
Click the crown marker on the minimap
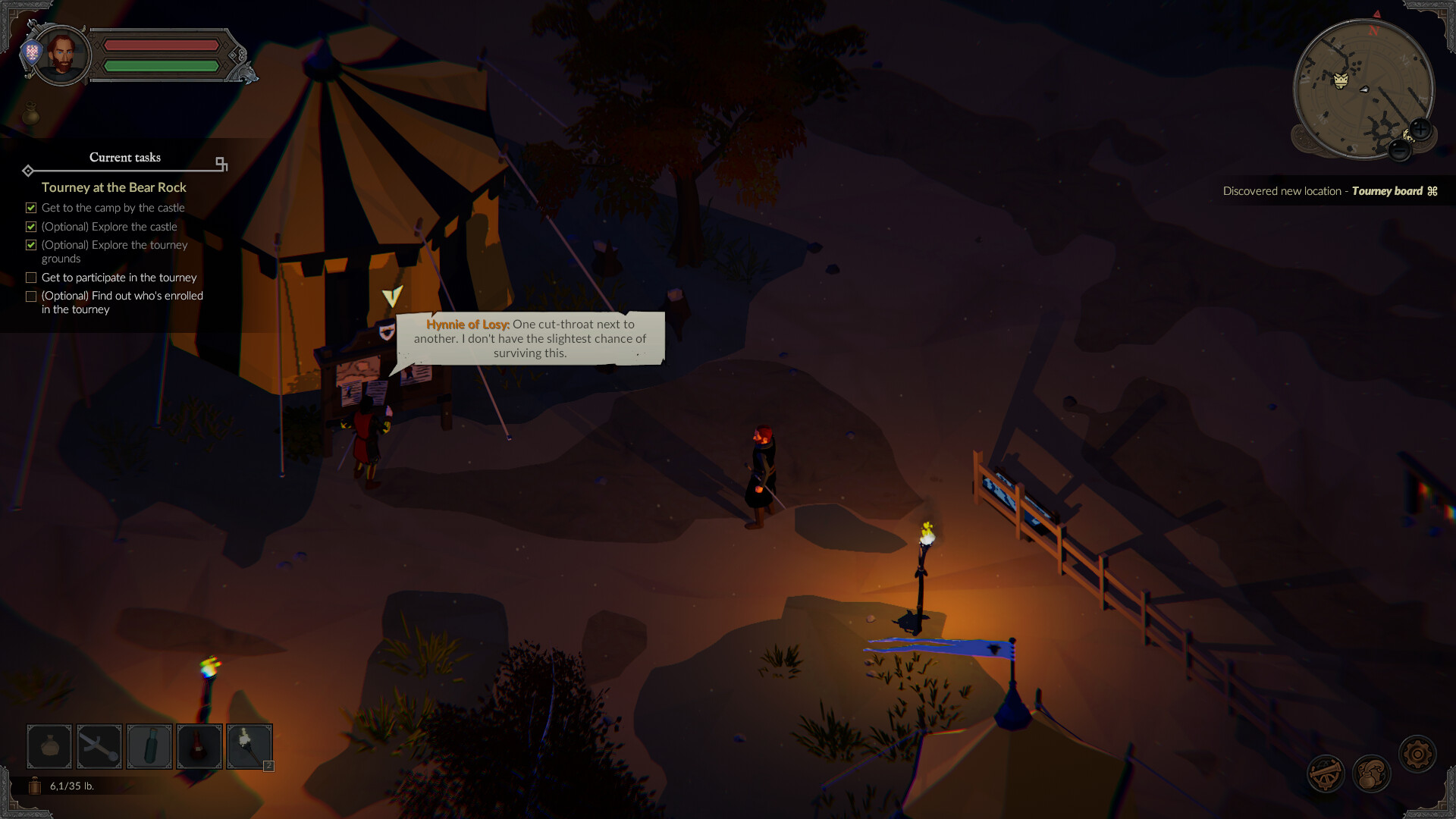tap(1342, 78)
